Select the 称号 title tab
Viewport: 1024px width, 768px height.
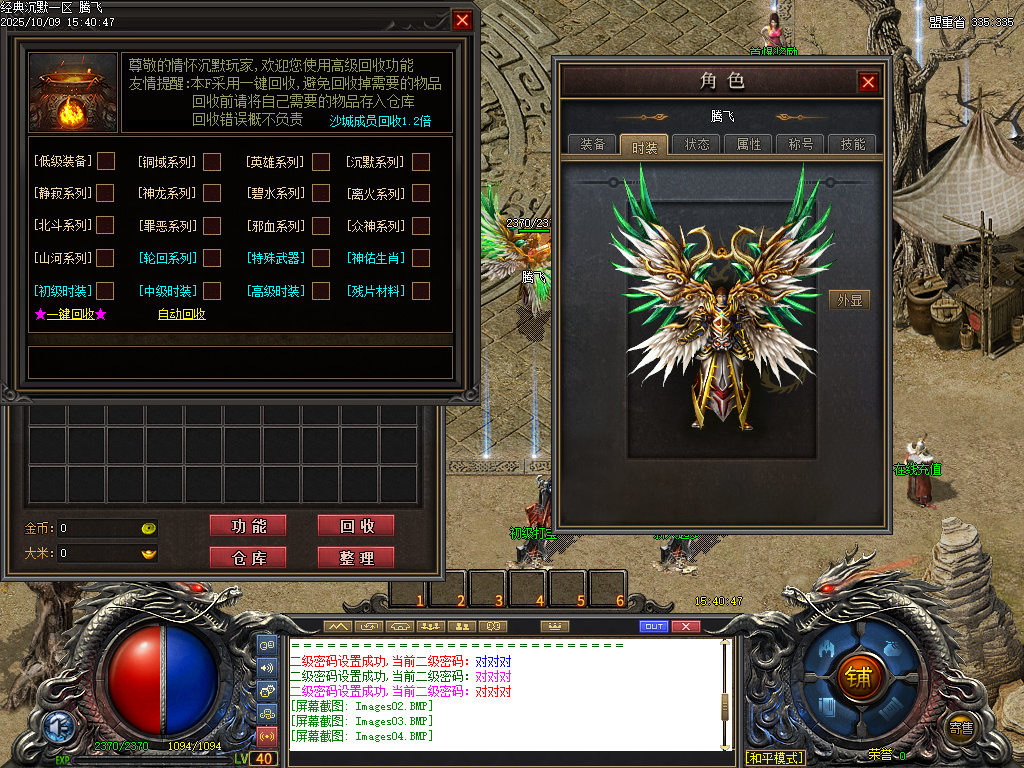(x=801, y=144)
